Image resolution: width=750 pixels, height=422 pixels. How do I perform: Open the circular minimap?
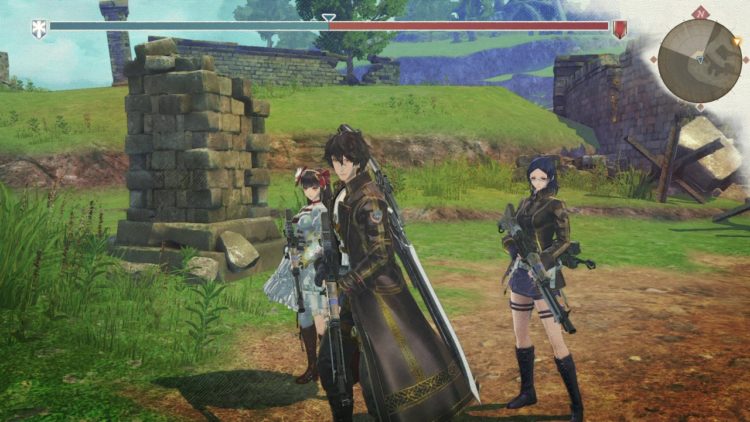pyautogui.click(x=699, y=60)
